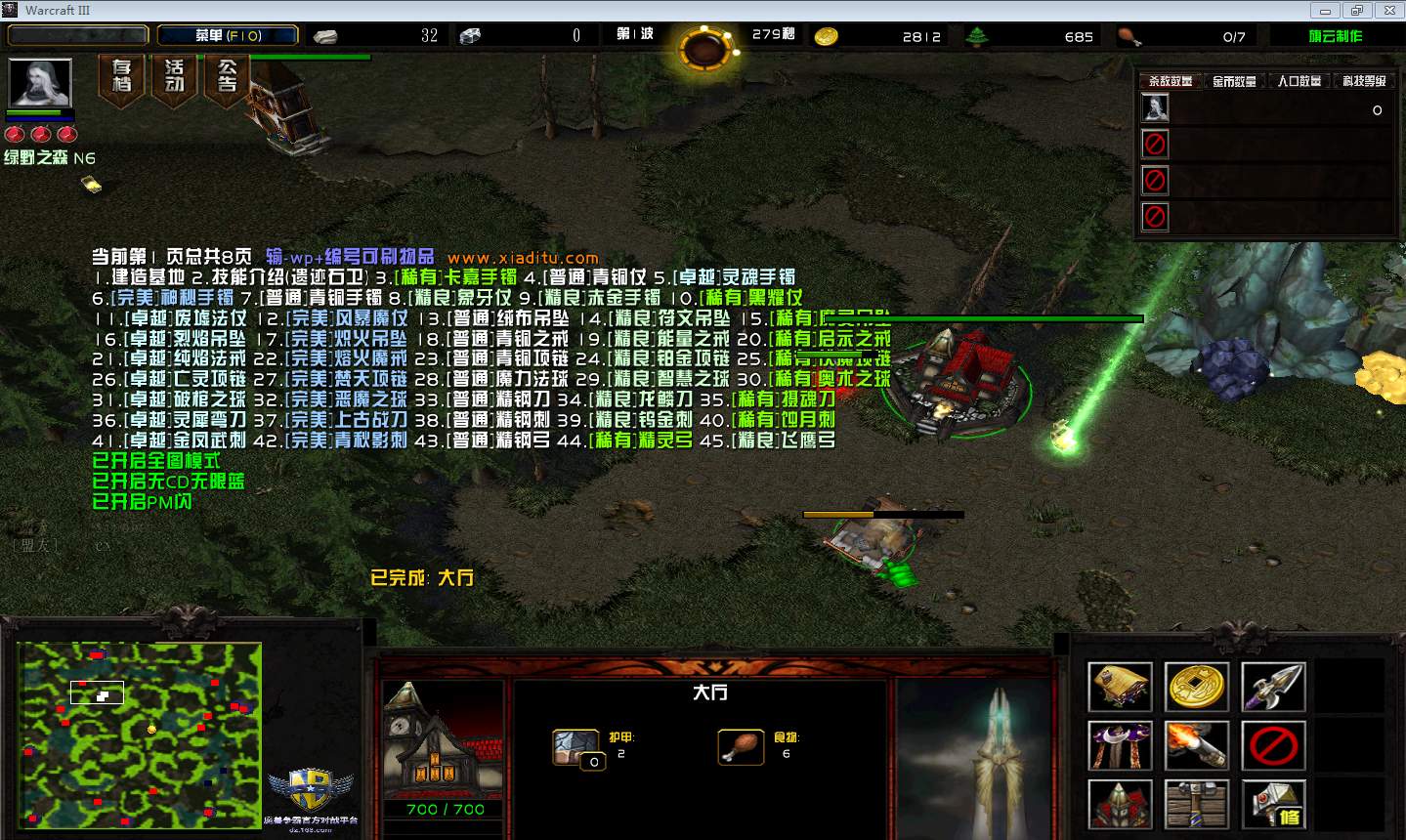Switch to the 人口数量 tab
This screenshot has height=840, width=1406.
coord(1299,81)
